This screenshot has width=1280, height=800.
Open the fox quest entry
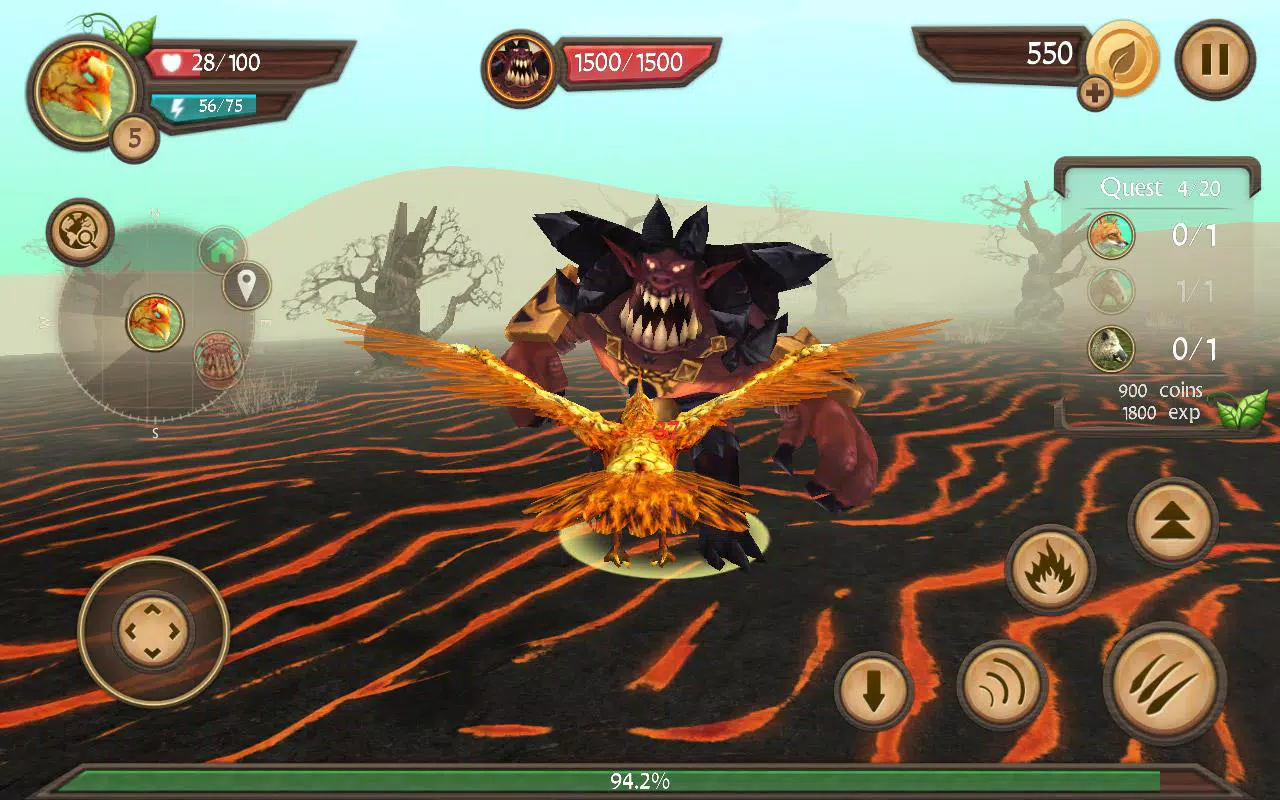pos(1111,237)
